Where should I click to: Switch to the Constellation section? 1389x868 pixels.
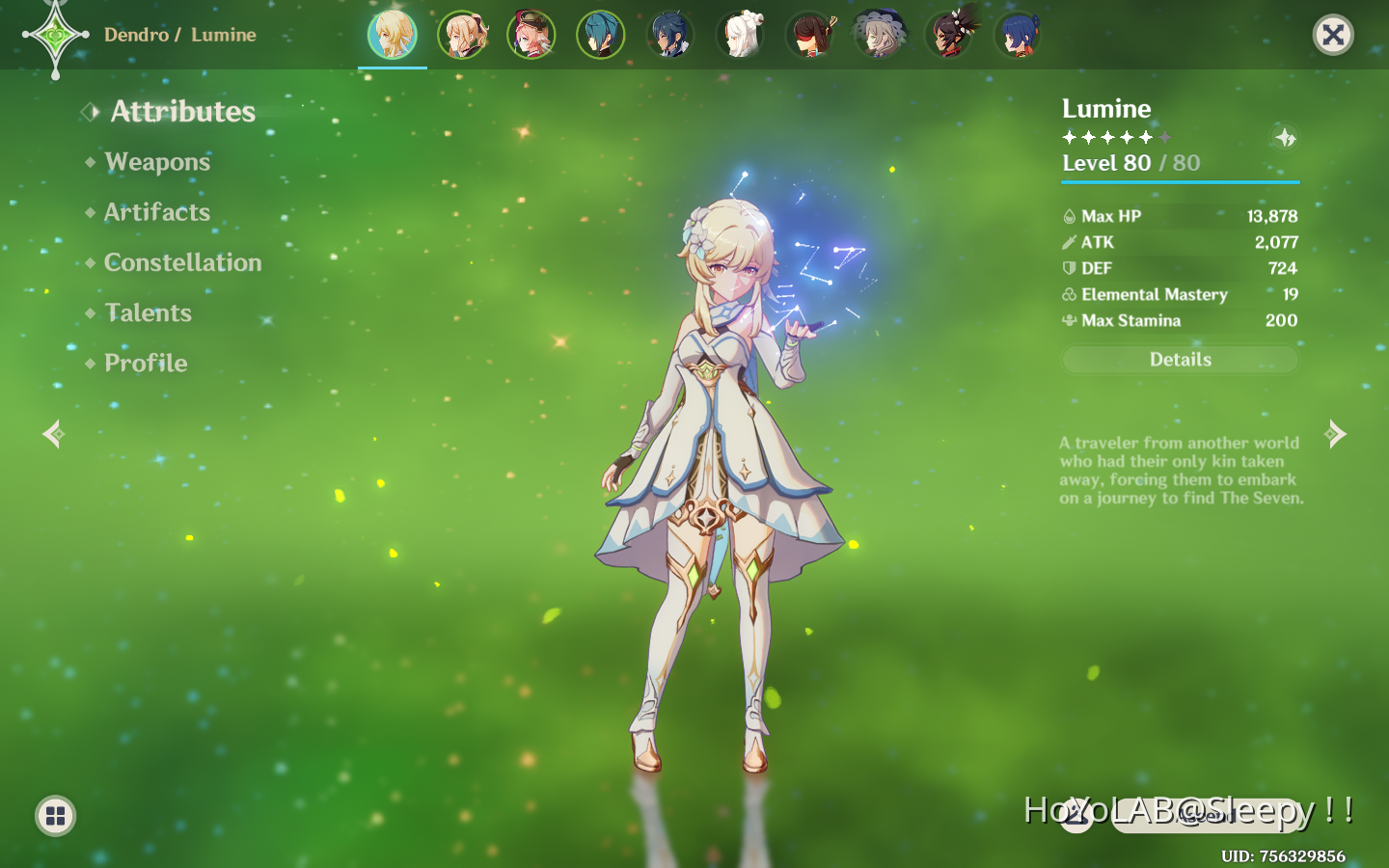pyautogui.click(x=182, y=262)
